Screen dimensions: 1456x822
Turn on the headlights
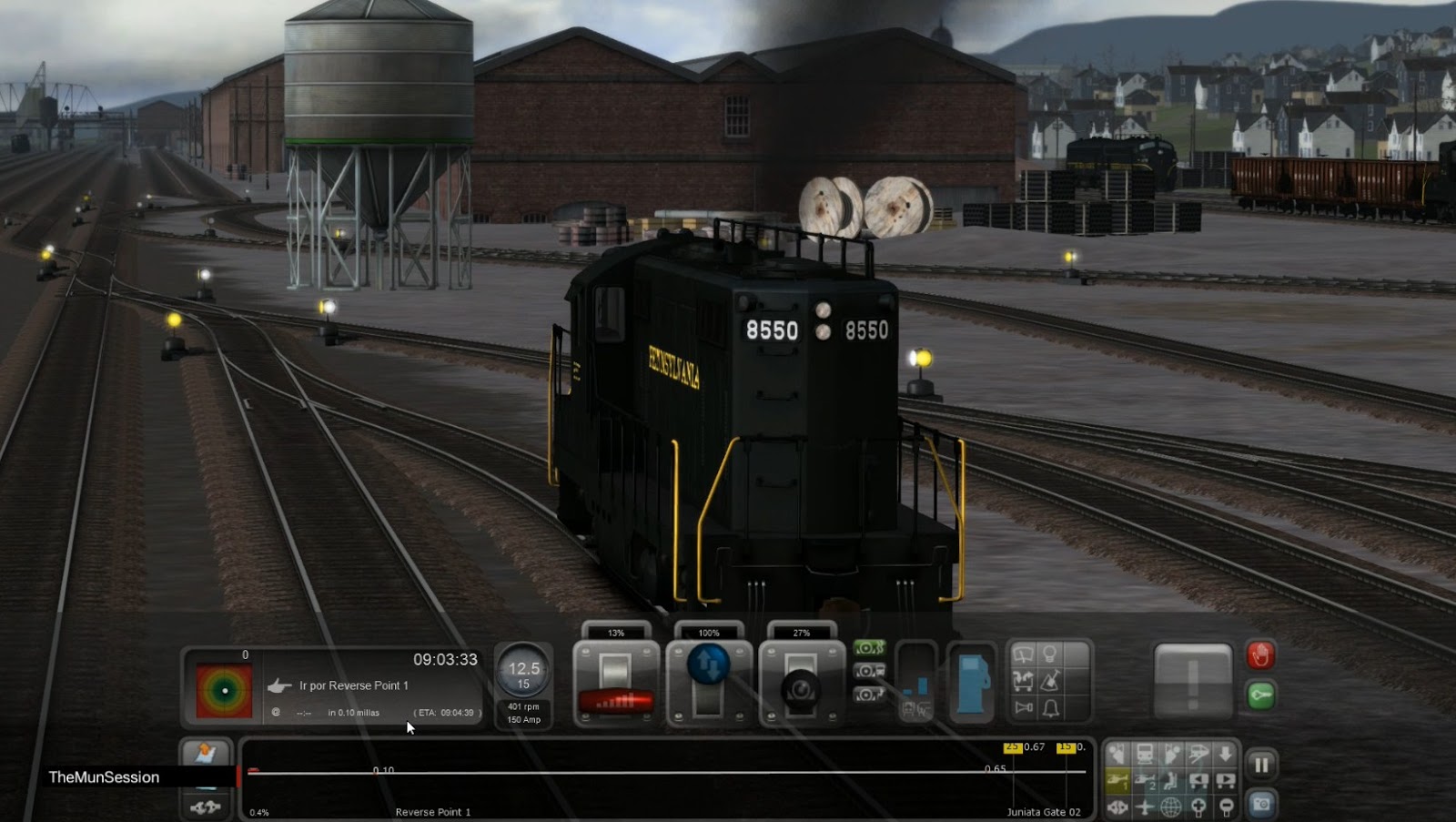tap(1050, 655)
